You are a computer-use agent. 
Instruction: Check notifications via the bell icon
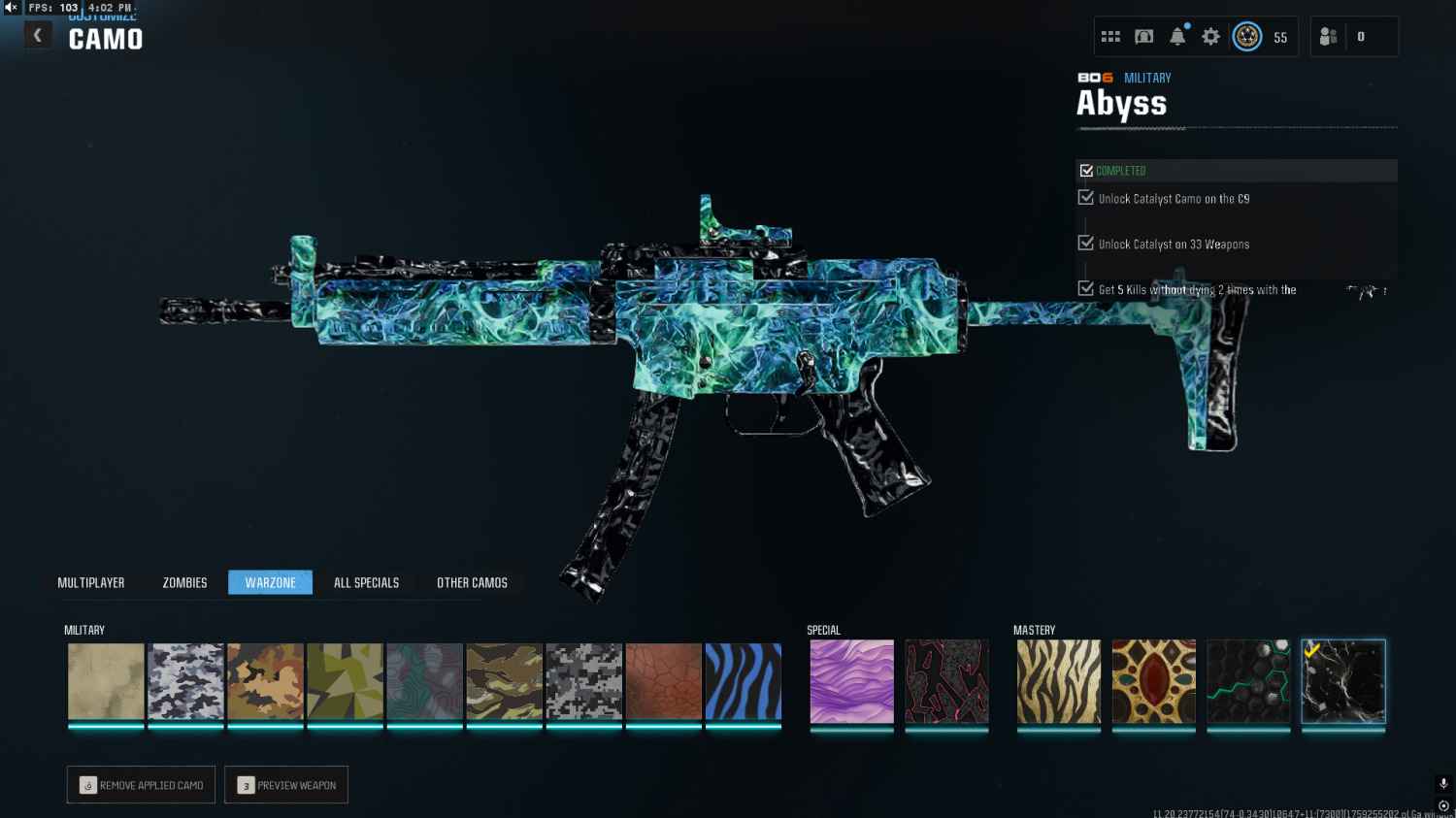tap(1176, 35)
